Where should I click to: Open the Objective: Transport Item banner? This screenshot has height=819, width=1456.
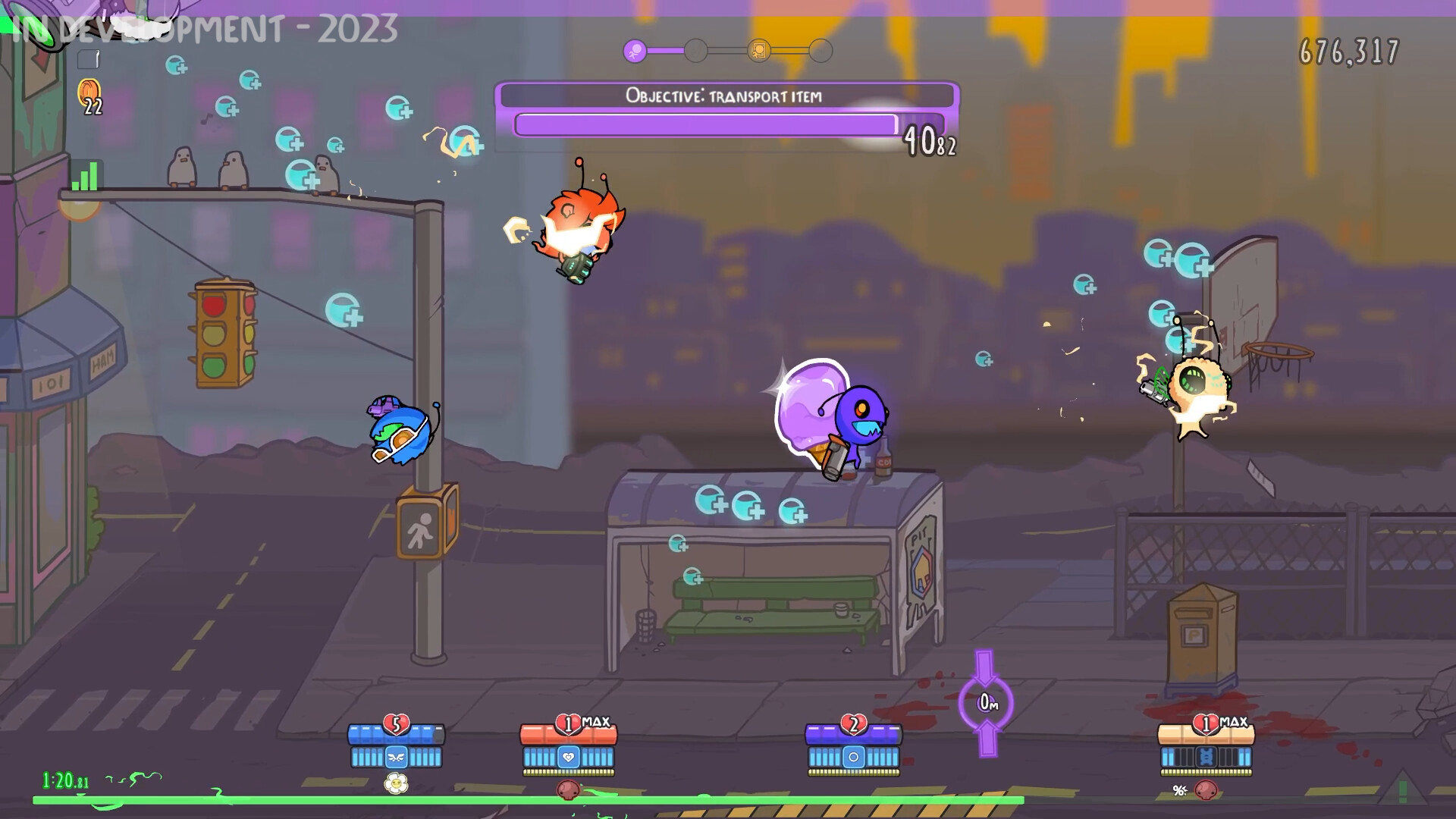click(724, 96)
